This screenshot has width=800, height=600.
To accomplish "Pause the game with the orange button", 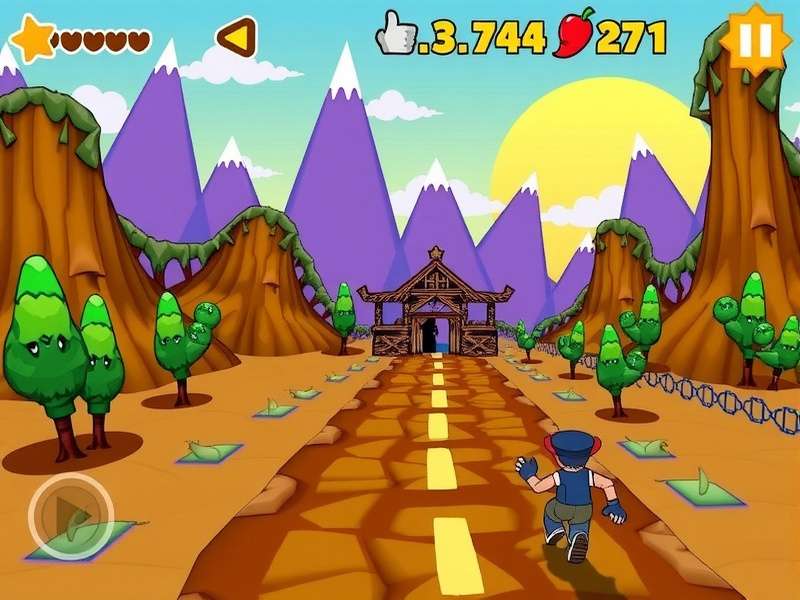I will click(x=754, y=39).
